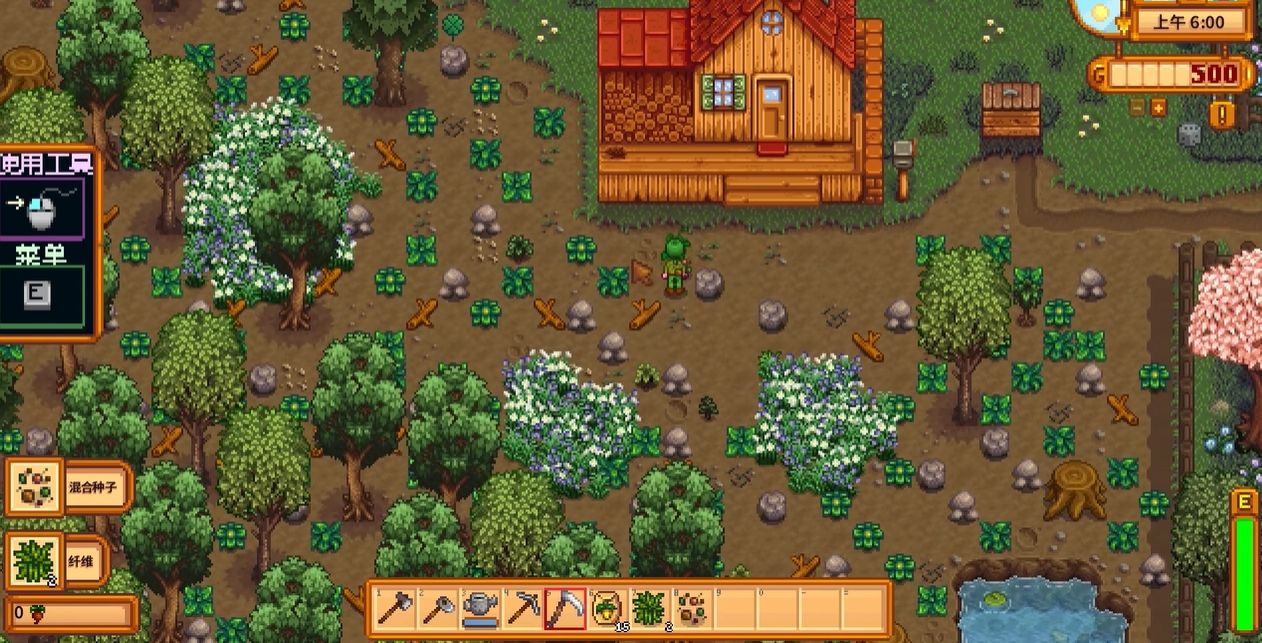Equip the pickaxe from the hotbar

(523, 607)
